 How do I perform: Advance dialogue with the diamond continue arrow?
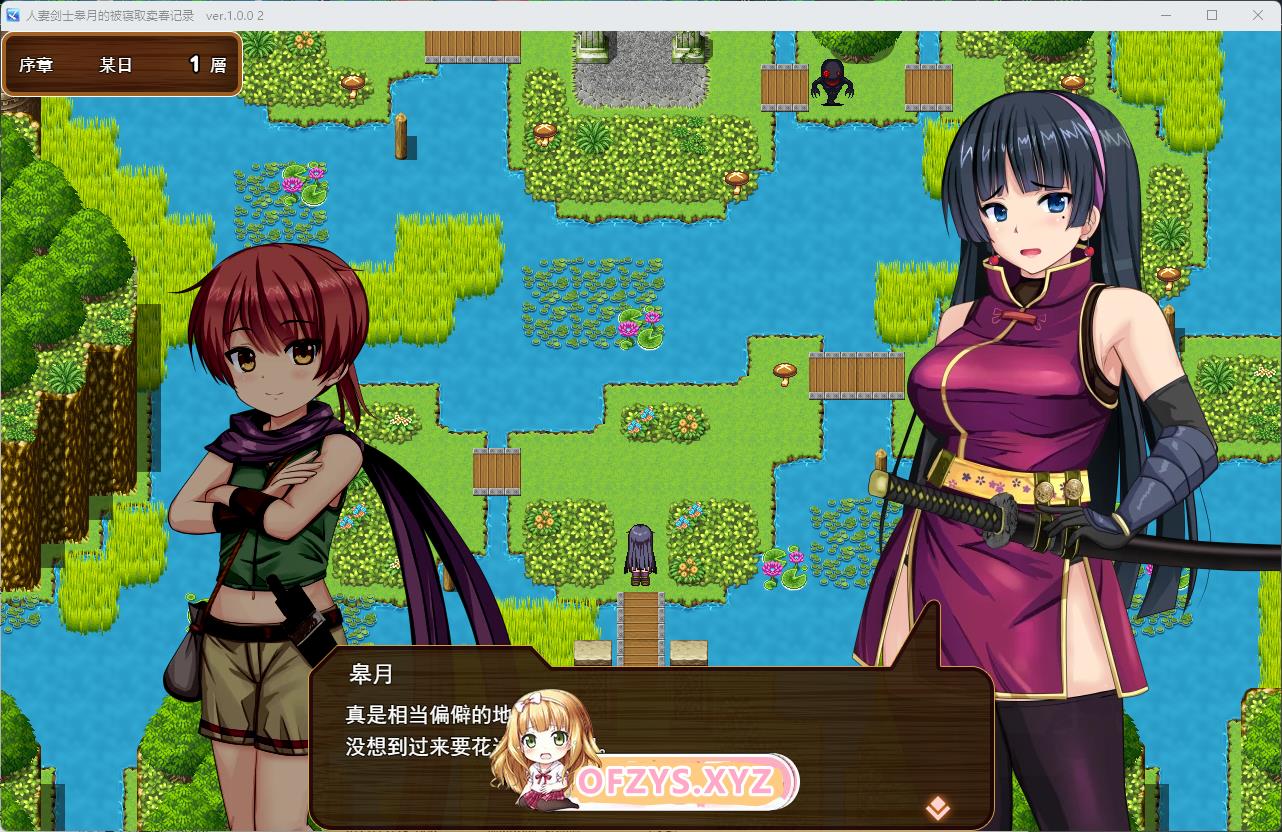click(x=937, y=806)
